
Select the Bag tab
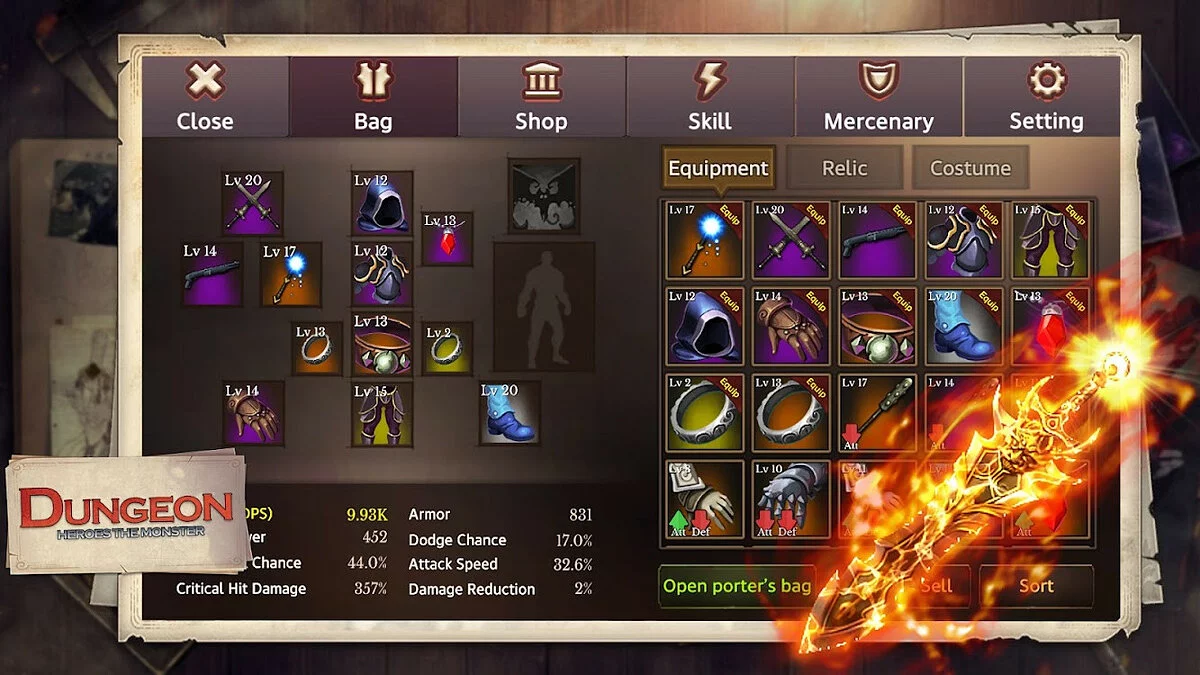[373, 97]
